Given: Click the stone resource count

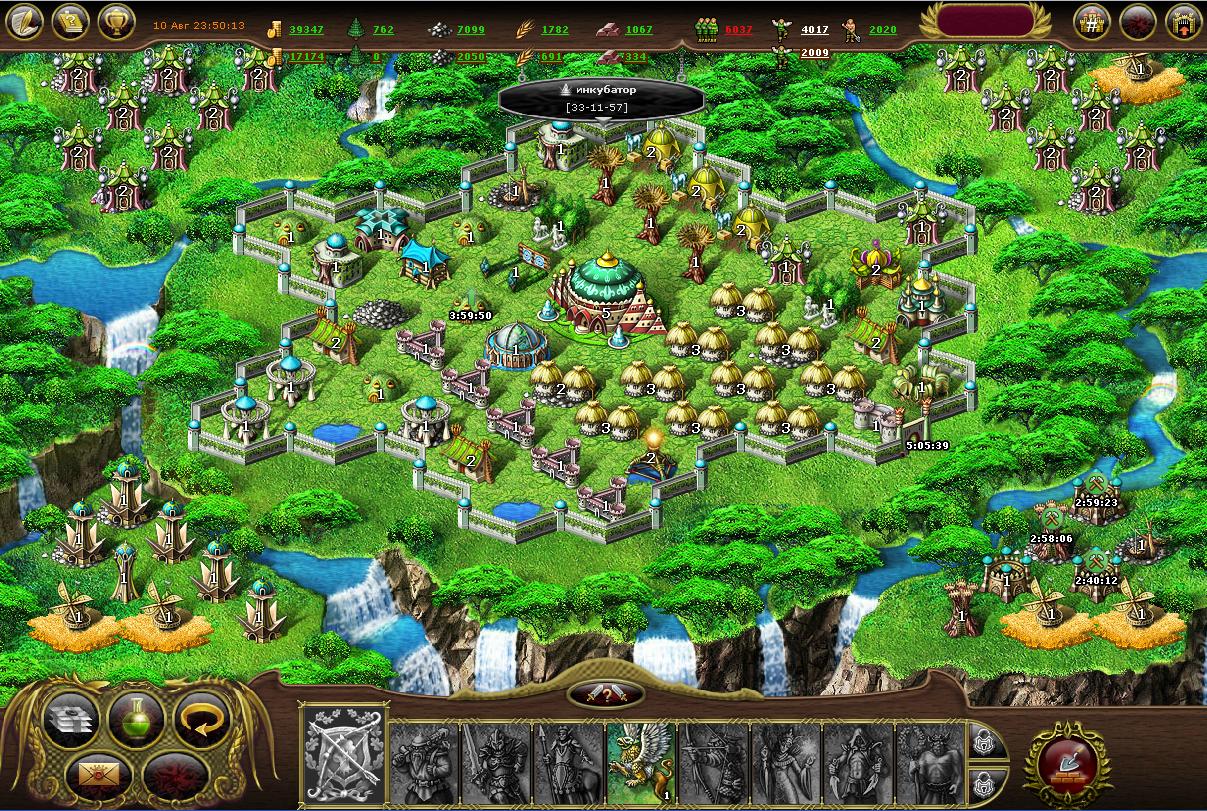Looking at the screenshot, I should (x=470, y=30).
